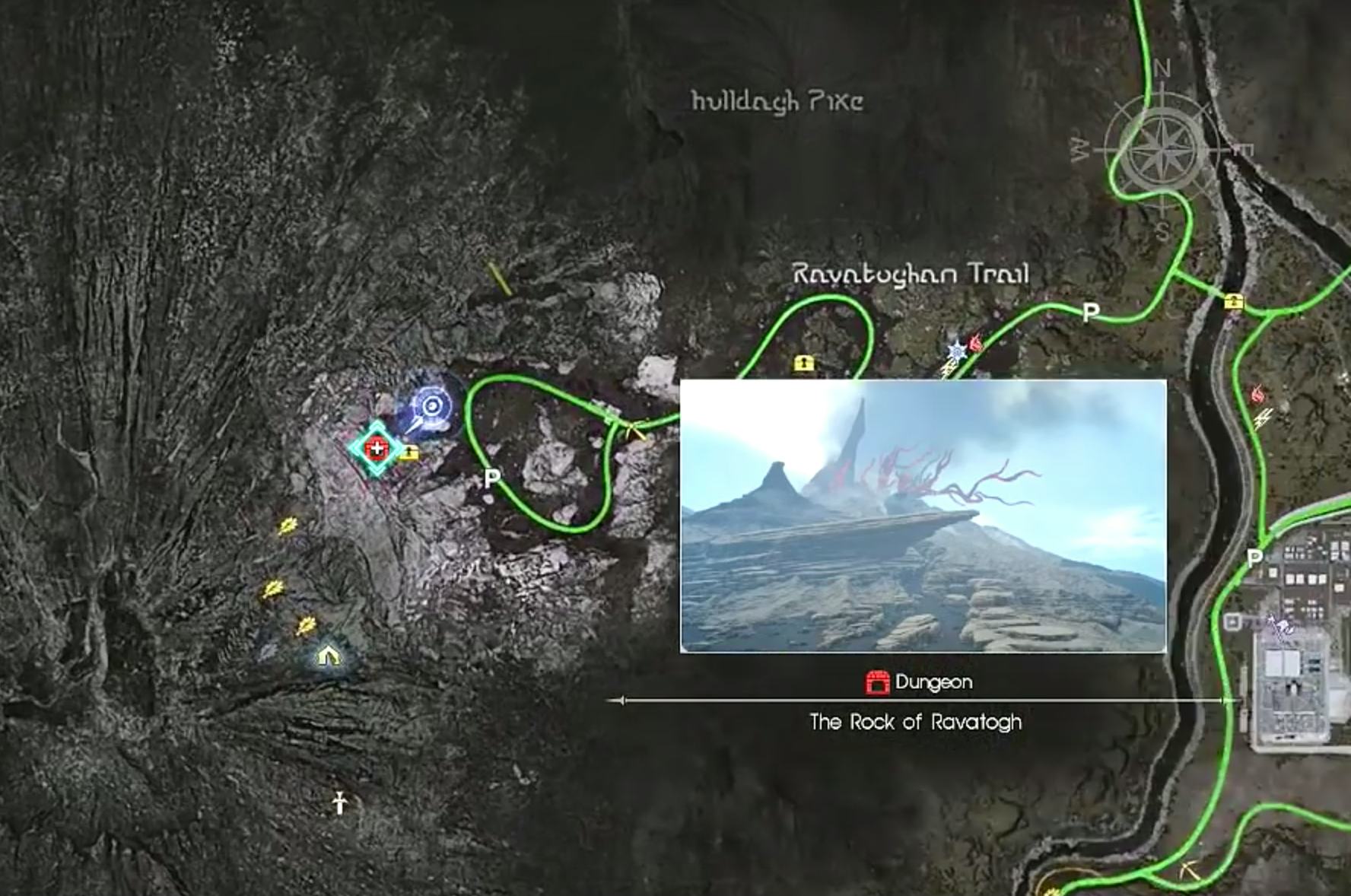The height and width of the screenshot is (896, 1351).
Task: Select the fire deposit icon along the eastern road
Action: [x=1257, y=395]
